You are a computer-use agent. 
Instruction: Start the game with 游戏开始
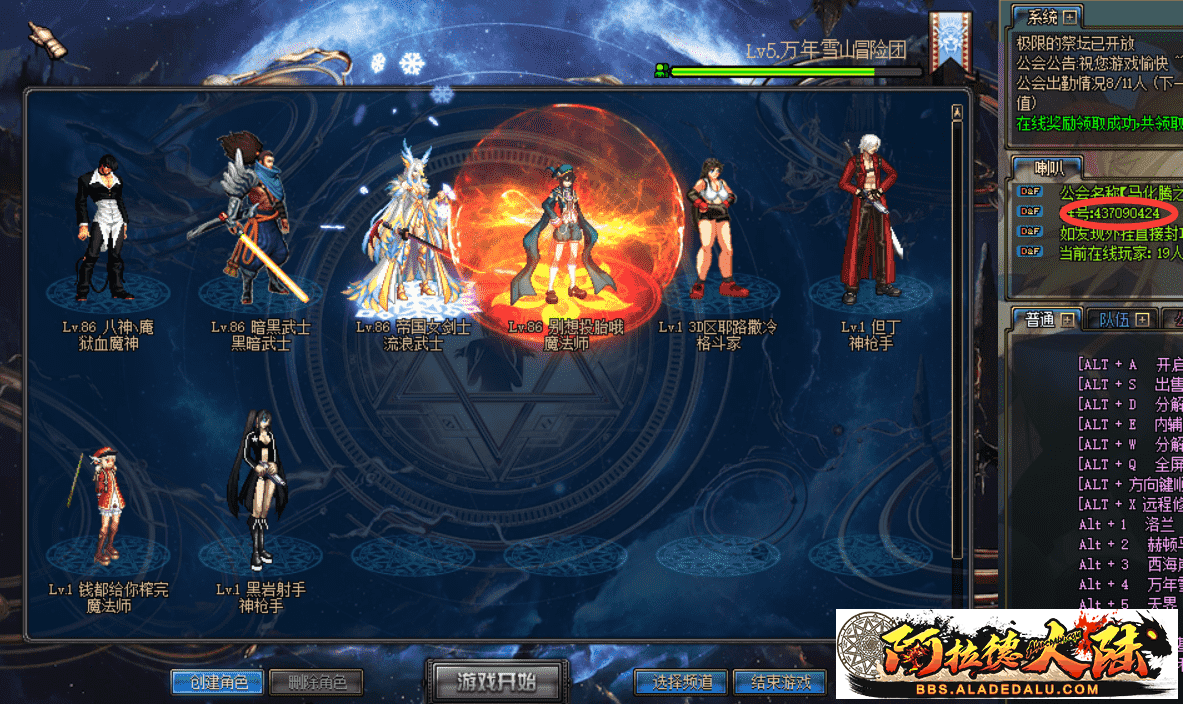coord(496,682)
